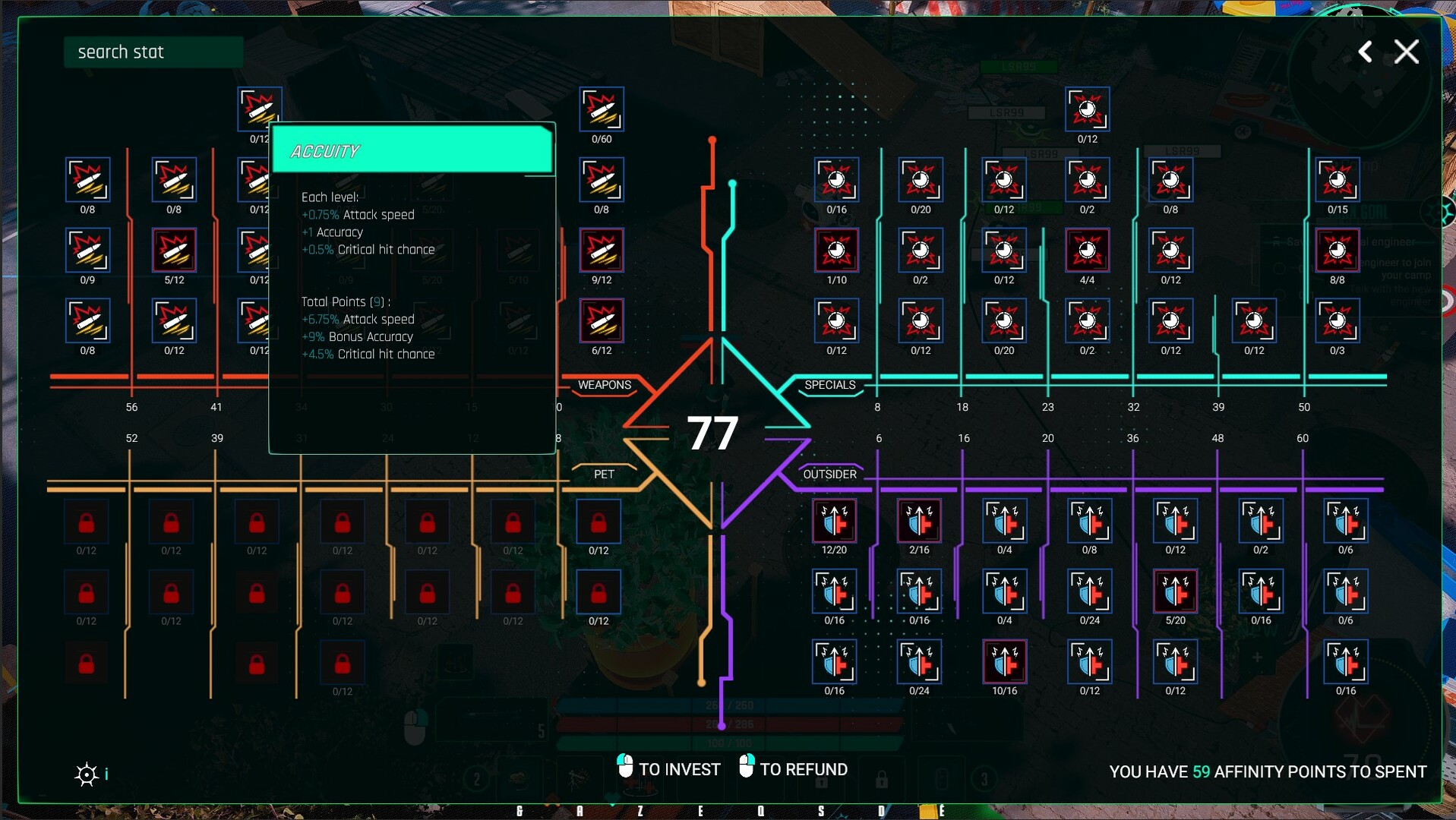Click the OUTSIDER branch label

[x=829, y=475]
